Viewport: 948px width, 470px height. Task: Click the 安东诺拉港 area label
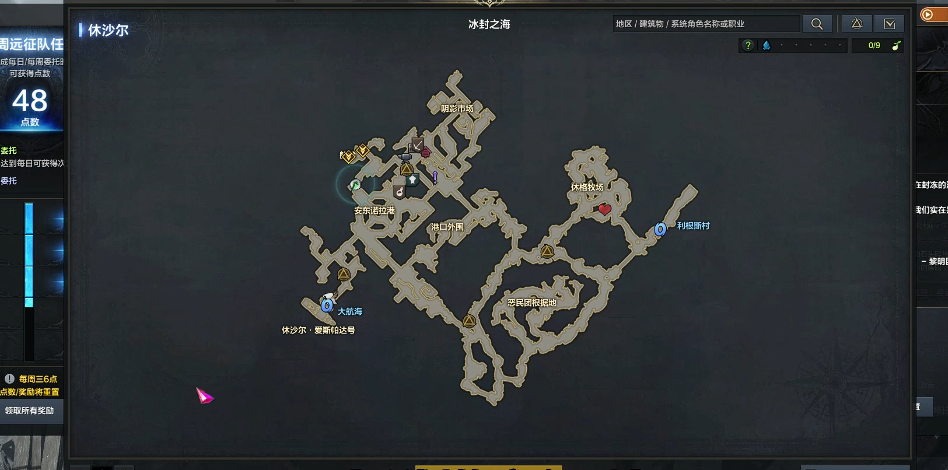click(x=374, y=211)
